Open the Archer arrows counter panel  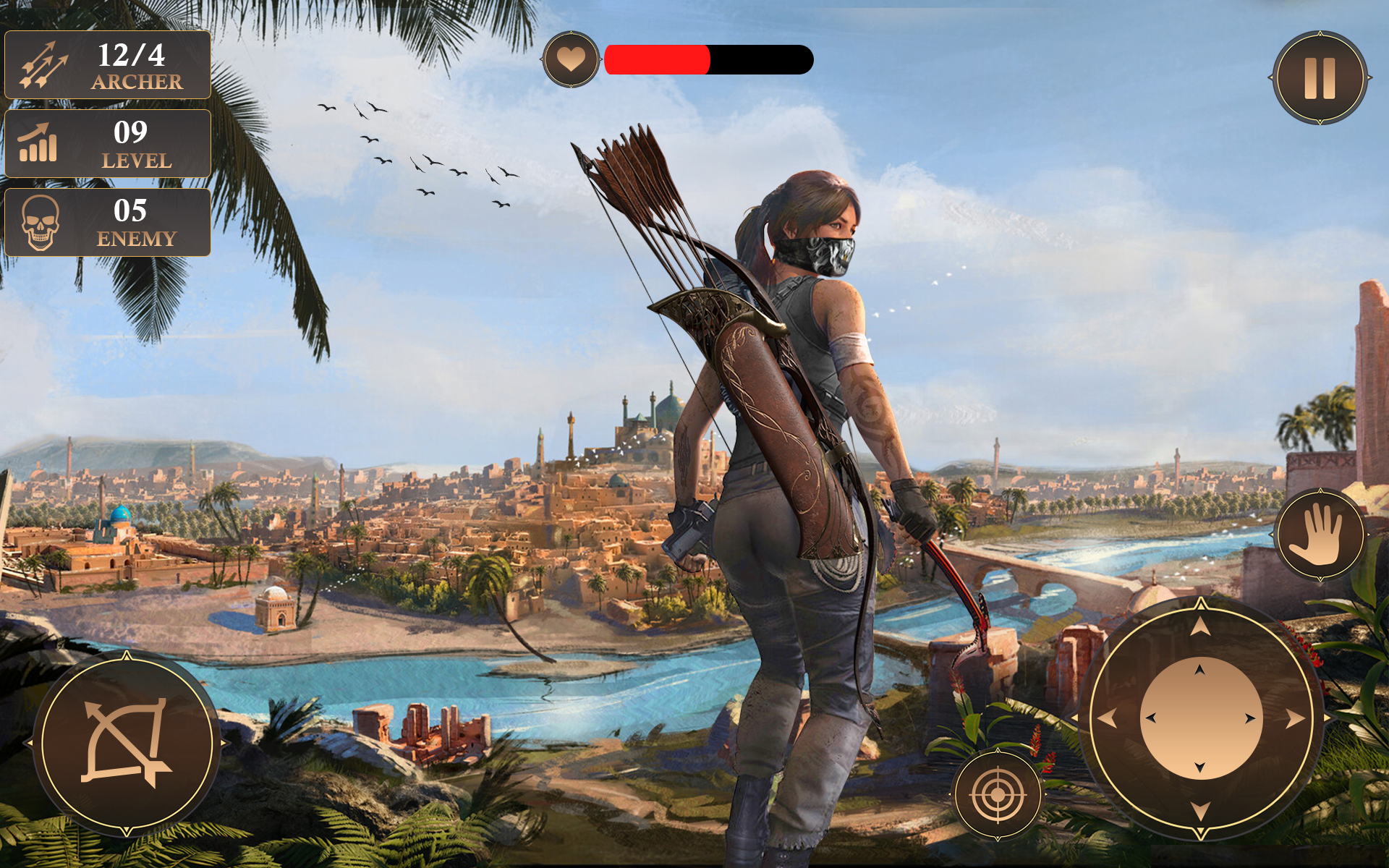pos(105,65)
